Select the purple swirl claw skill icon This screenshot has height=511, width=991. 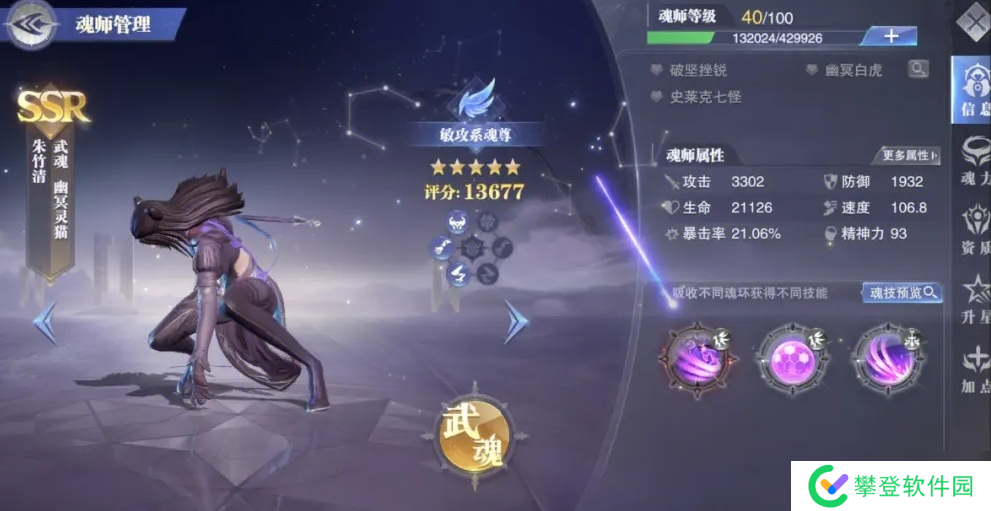(692, 356)
